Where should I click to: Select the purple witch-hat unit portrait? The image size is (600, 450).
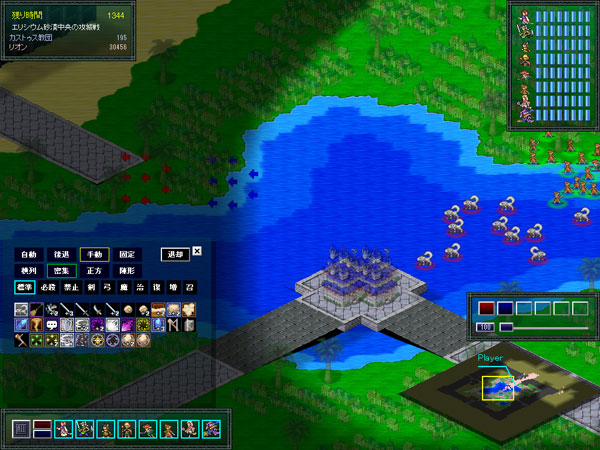coord(210,429)
